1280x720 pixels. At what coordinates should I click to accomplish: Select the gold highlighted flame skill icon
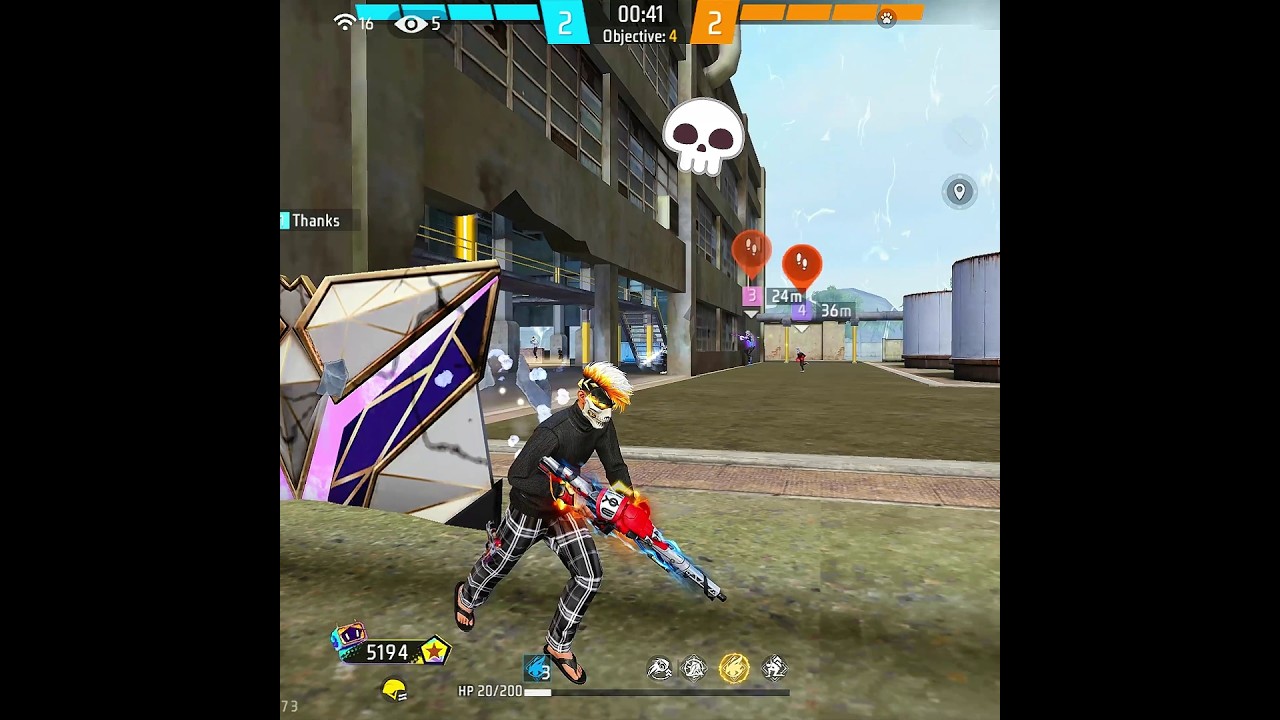[x=734, y=667]
